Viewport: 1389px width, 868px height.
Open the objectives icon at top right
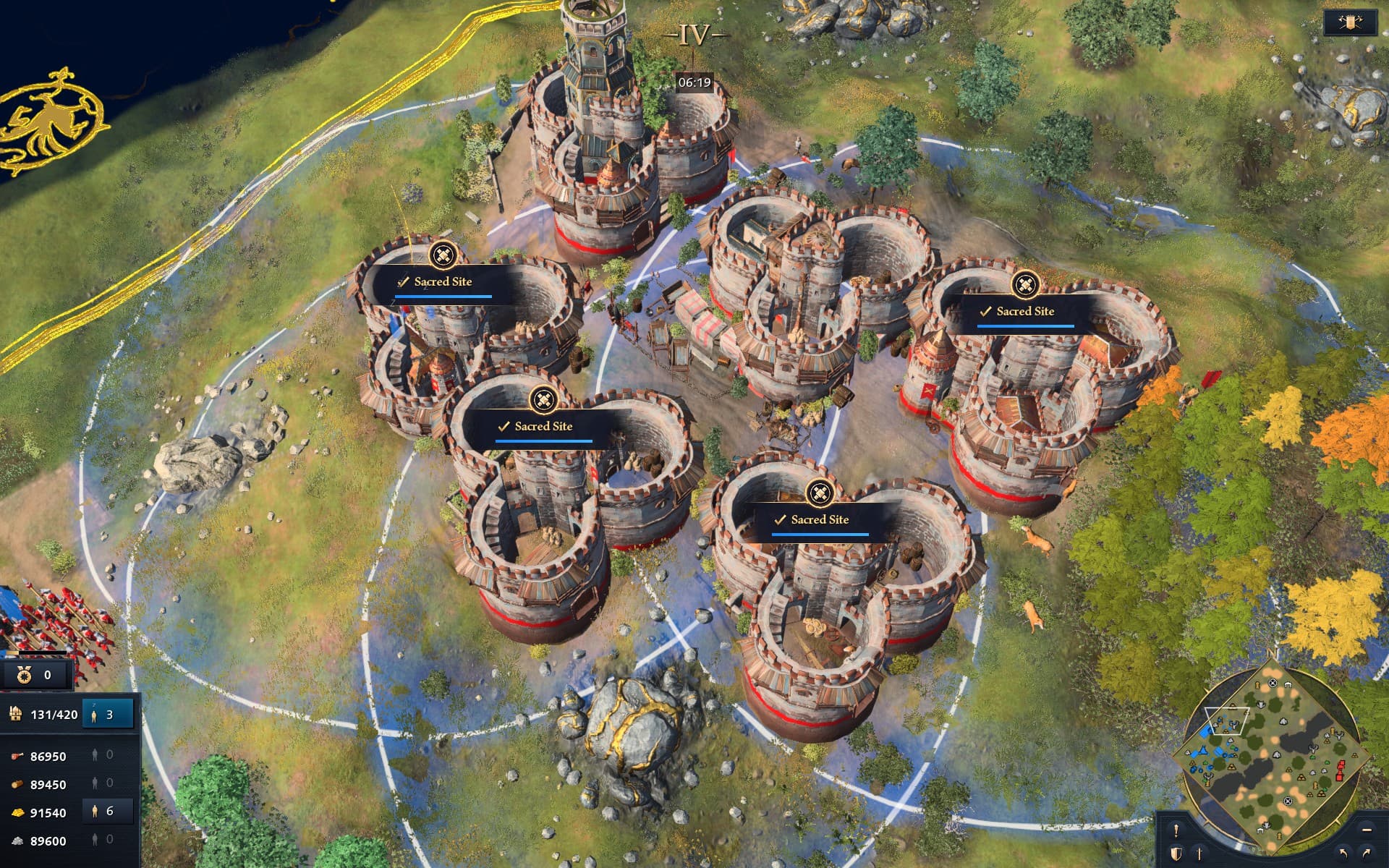pyautogui.click(x=1350, y=21)
